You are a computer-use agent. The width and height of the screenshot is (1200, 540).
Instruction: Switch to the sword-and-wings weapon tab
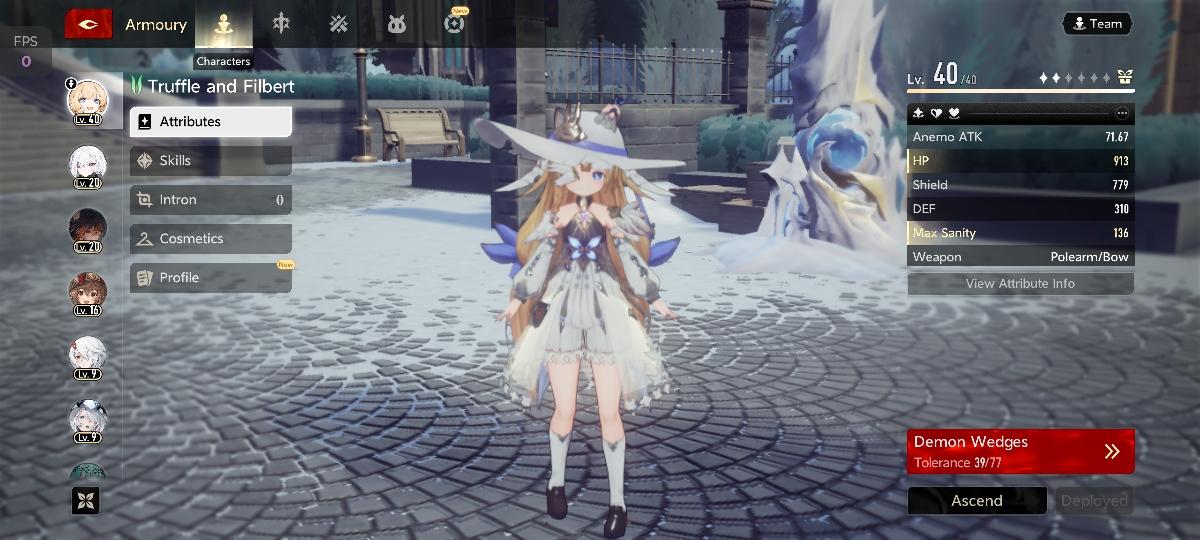click(281, 24)
